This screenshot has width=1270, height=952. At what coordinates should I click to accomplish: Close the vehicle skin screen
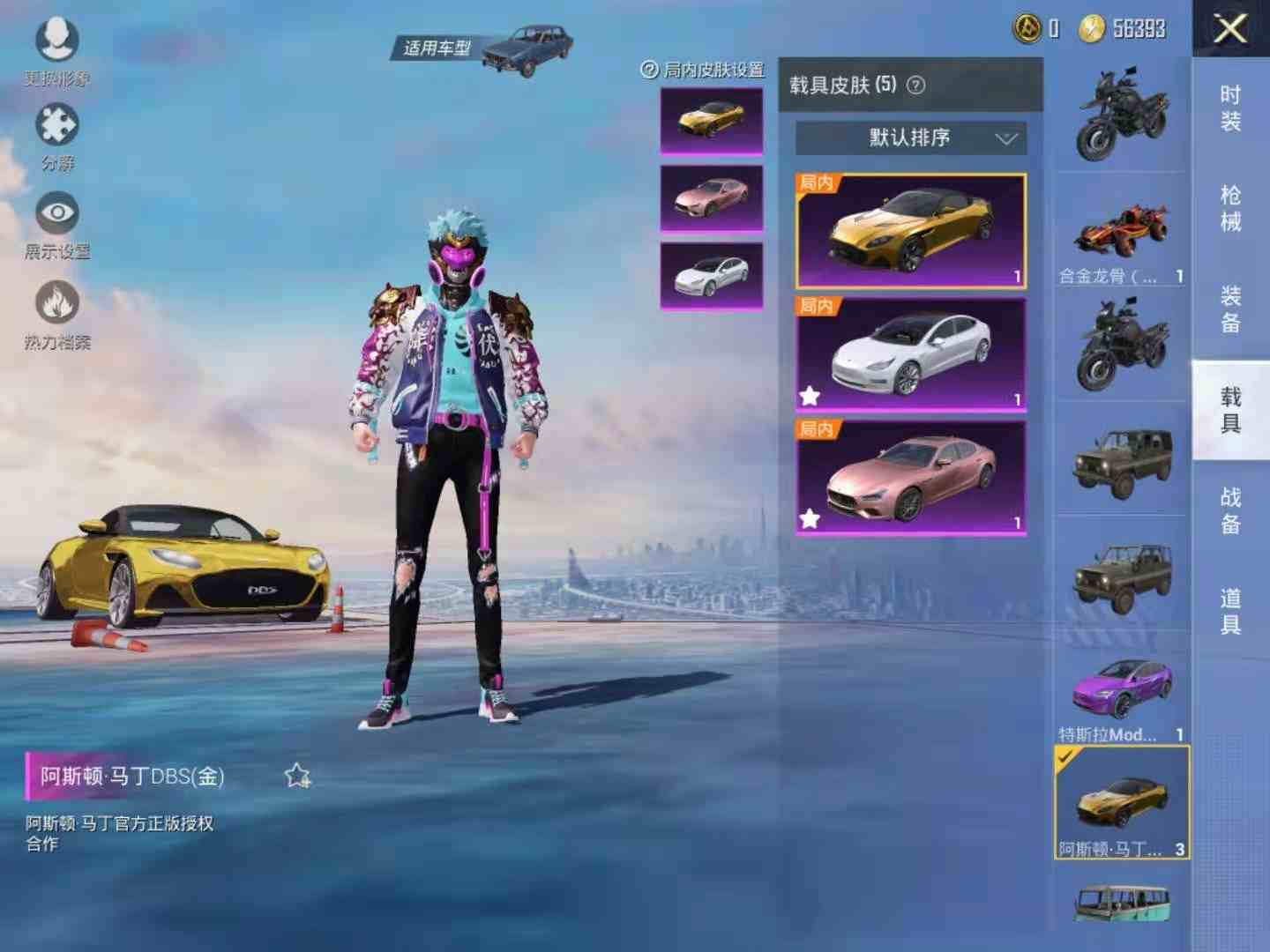tap(1230, 29)
